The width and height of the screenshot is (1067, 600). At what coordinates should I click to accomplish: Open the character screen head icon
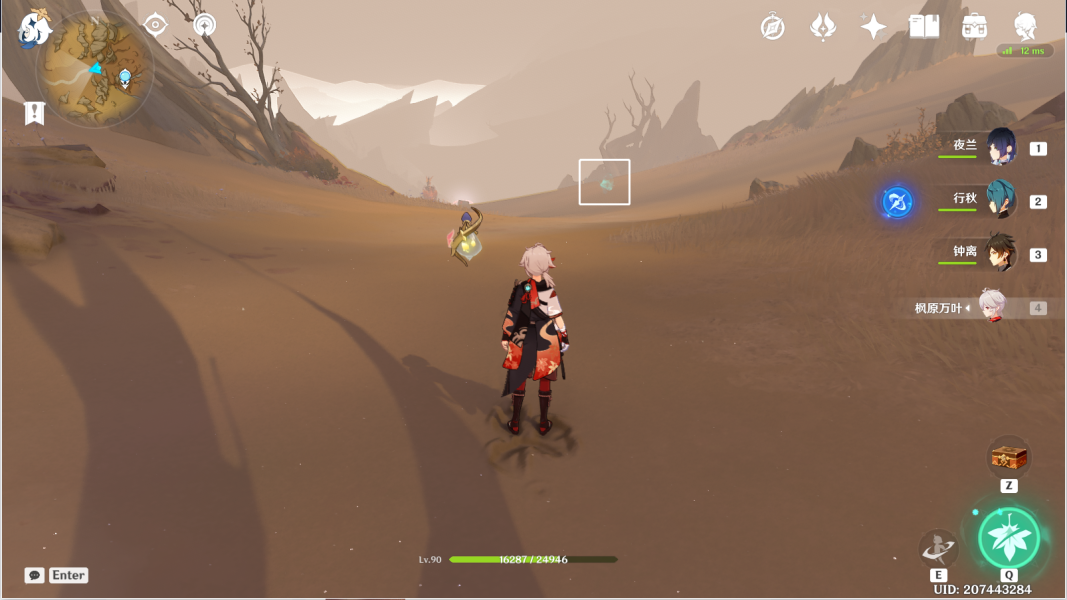[x=1025, y=27]
